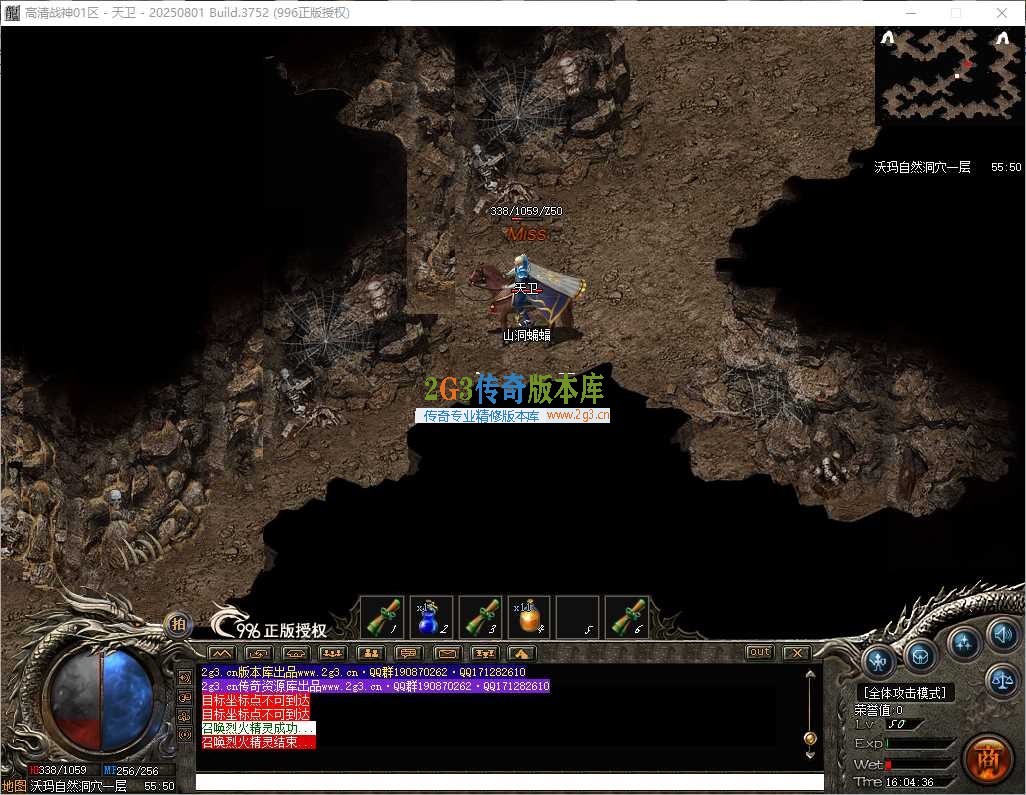Minimize the game window
This screenshot has width=1026, height=795.
click(x=910, y=13)
